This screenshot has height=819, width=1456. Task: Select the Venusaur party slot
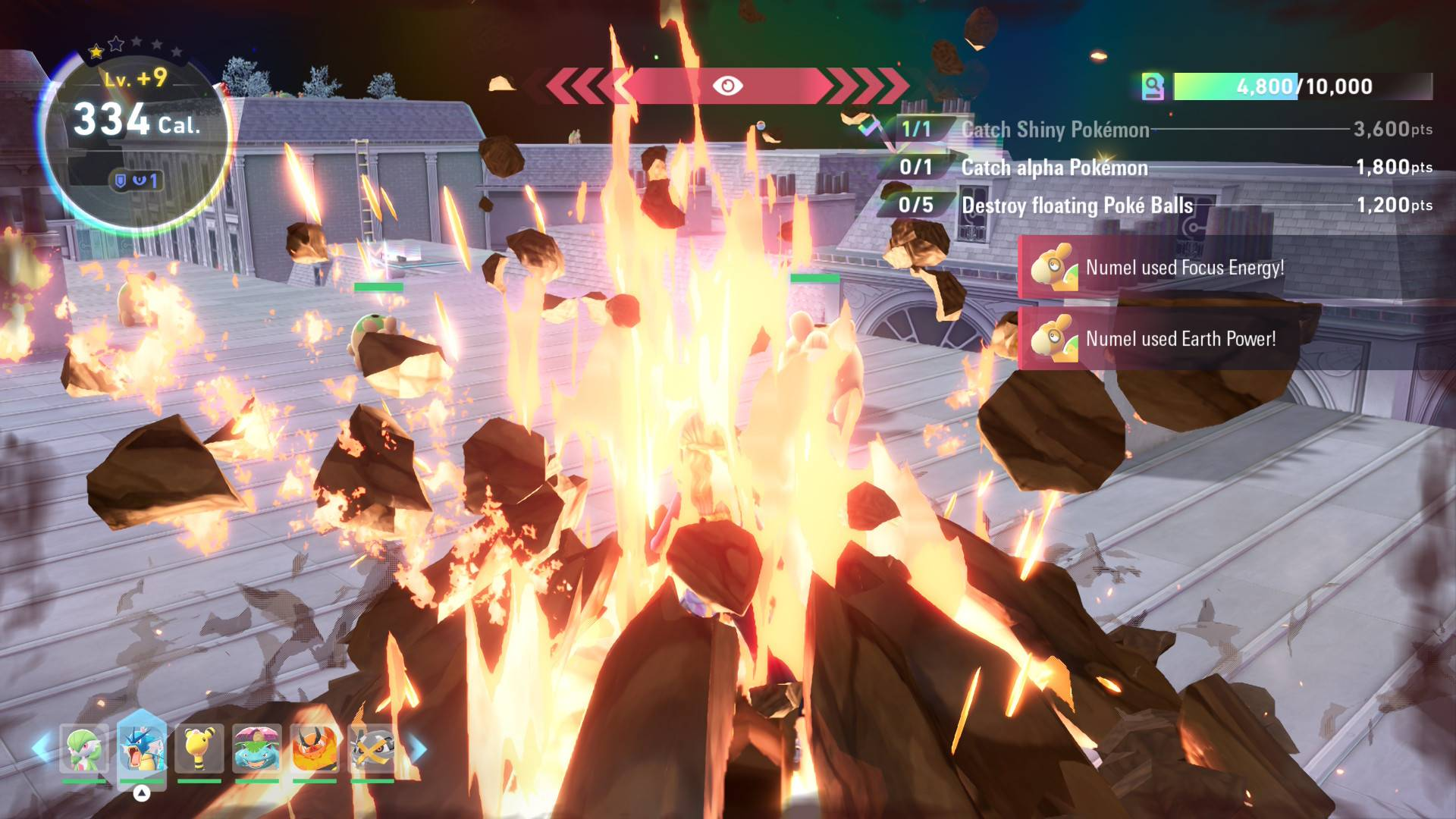pos(257,749)
